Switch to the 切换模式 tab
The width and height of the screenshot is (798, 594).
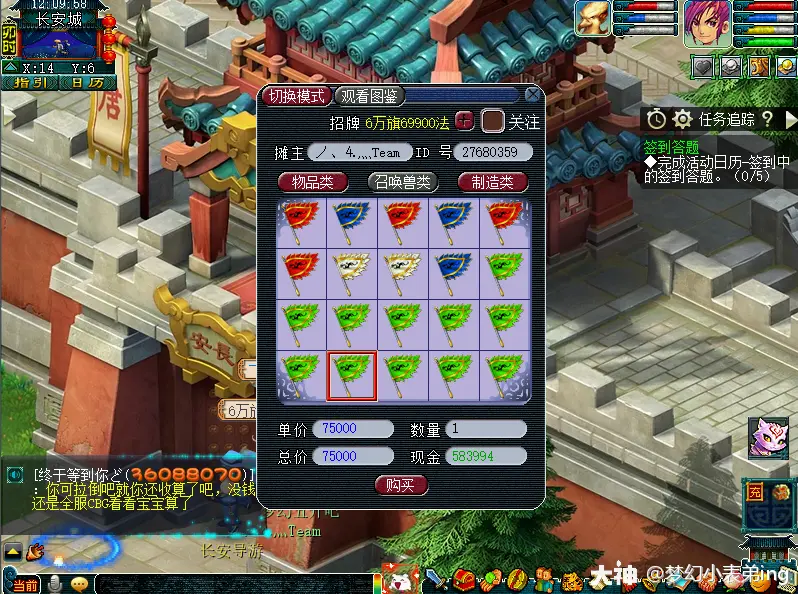click(296, 96)
